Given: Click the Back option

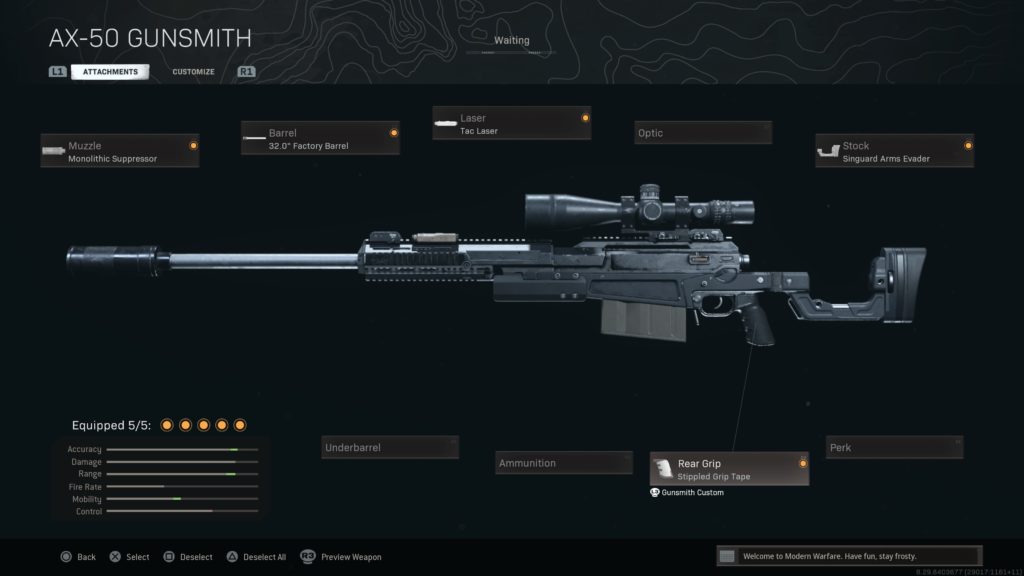Looking at the screenshot, I should click(x=78, y=557).
